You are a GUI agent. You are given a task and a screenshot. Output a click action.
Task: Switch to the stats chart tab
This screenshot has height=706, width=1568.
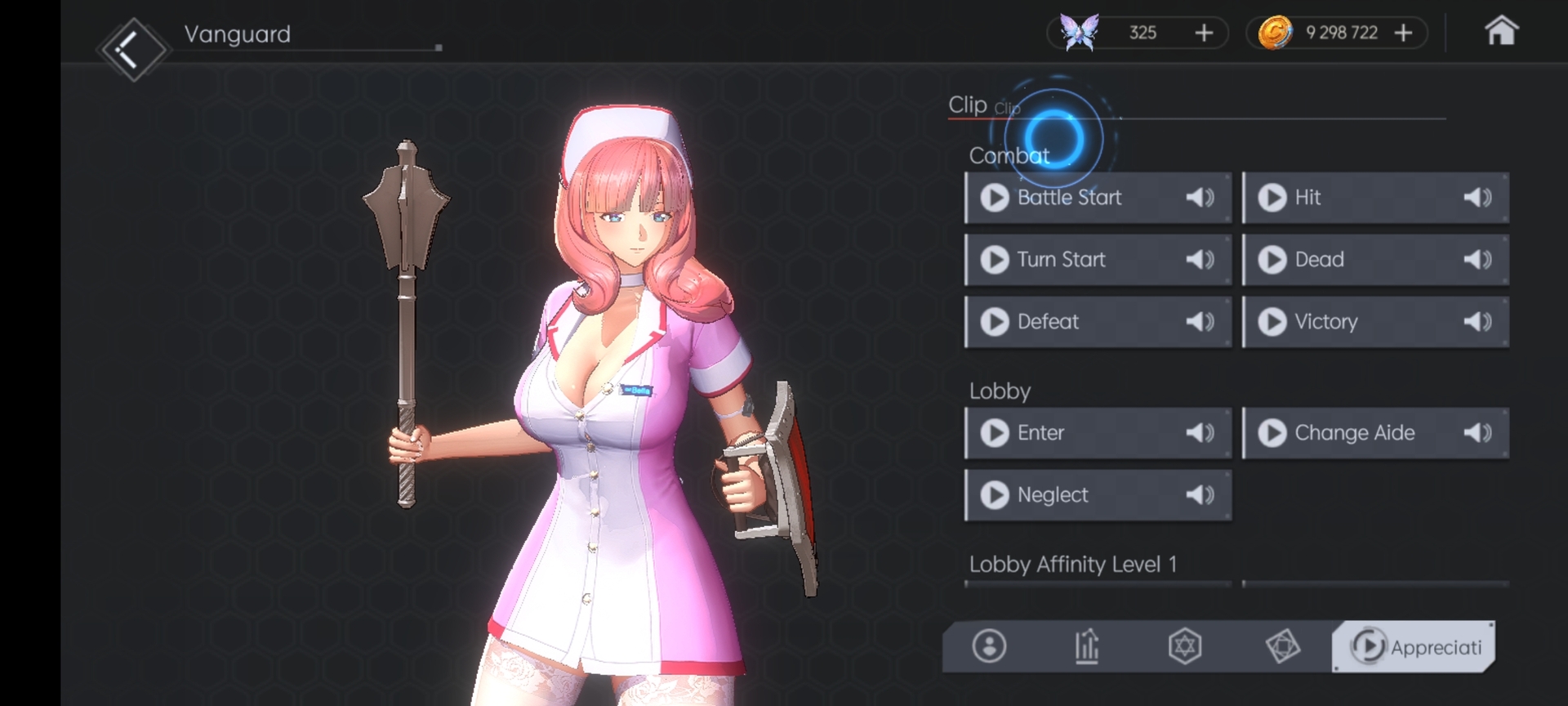pyautogui.click(x=1087, y=646)
